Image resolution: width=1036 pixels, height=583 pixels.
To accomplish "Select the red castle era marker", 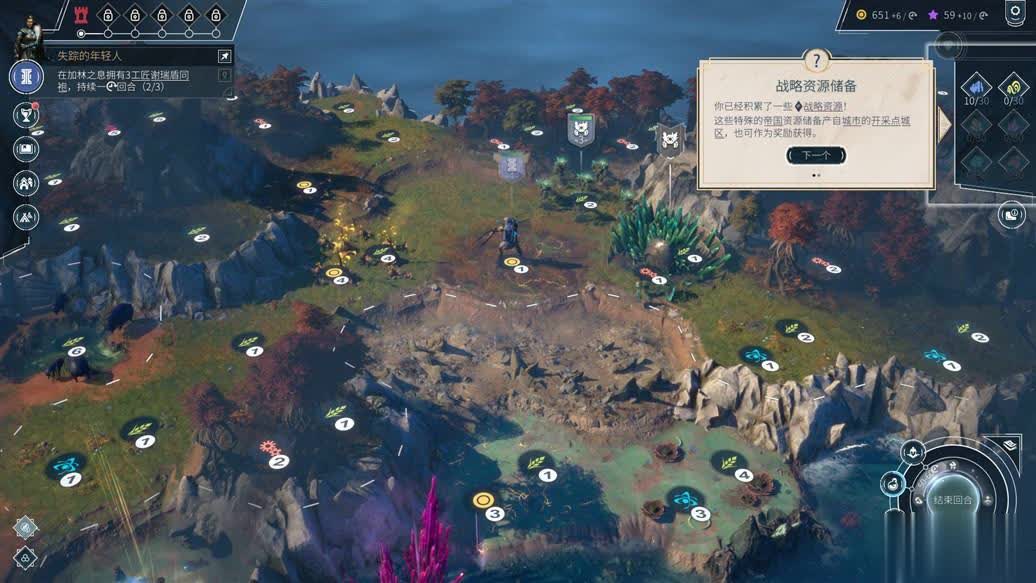I will click(x=81, y=14).
